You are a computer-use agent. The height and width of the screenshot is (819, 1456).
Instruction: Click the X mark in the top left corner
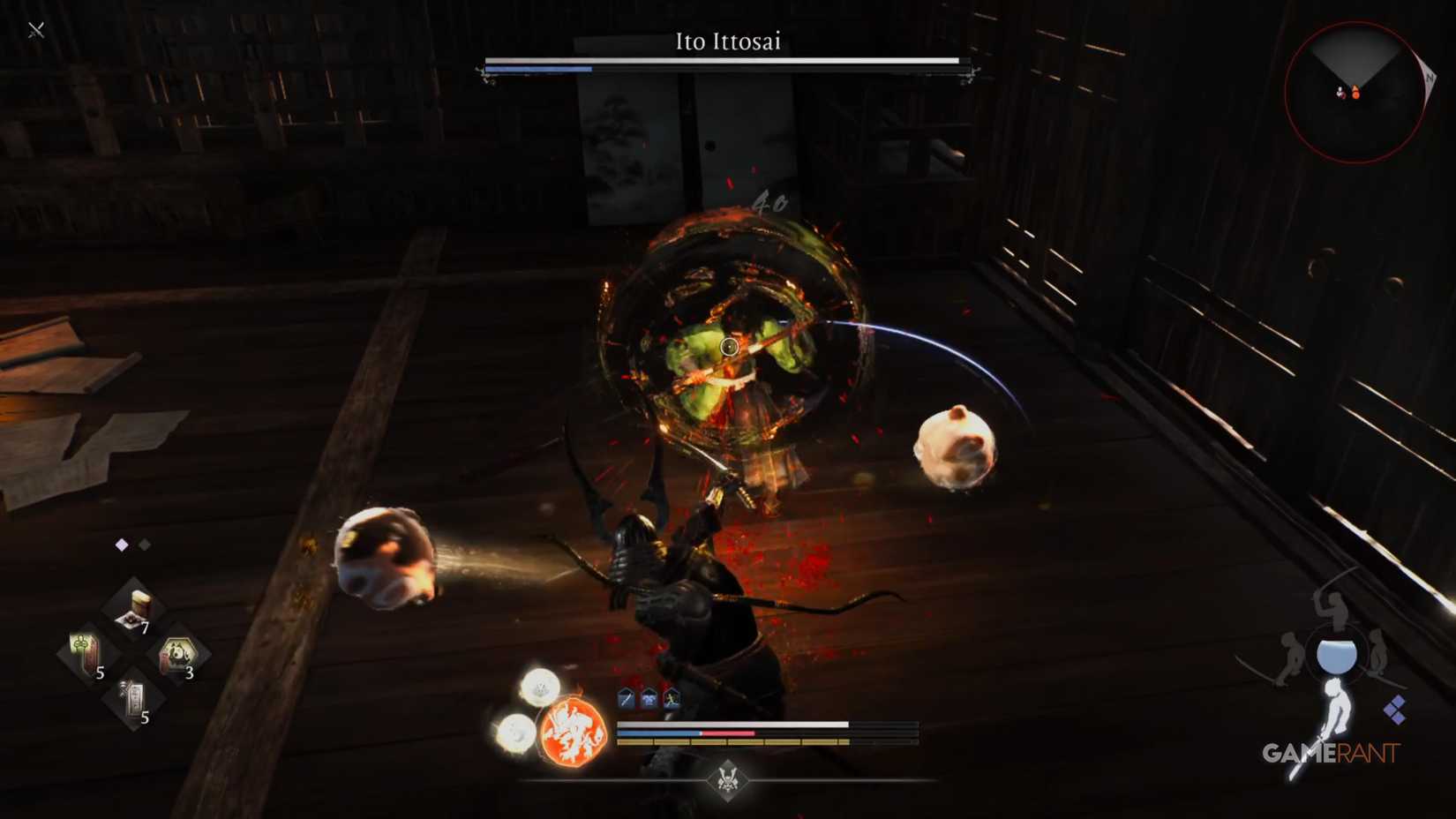[x=35, y=29]
